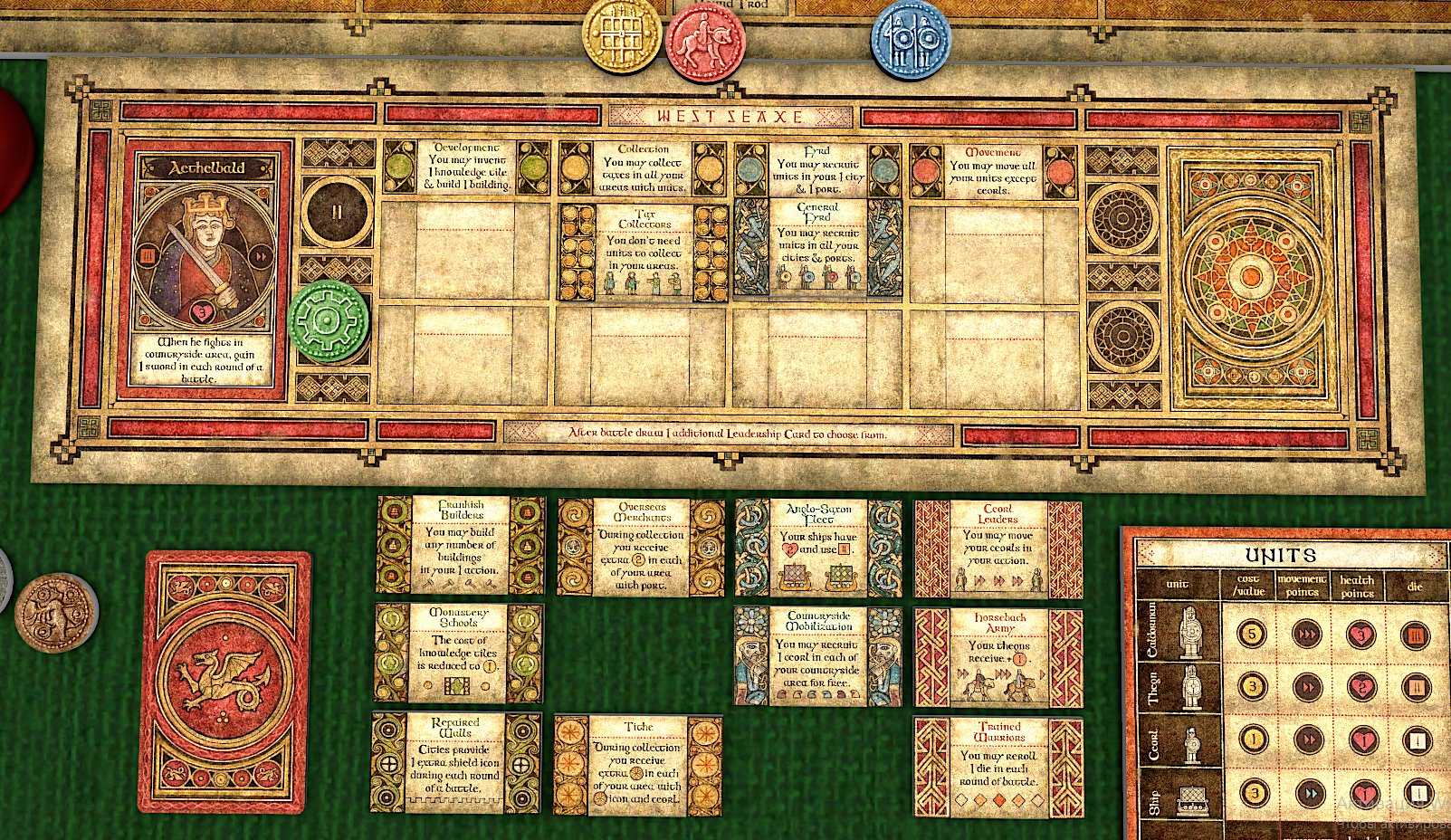The image size is (1451, 840).
Task: Choose the Collection action space
Action: (643, 168)
